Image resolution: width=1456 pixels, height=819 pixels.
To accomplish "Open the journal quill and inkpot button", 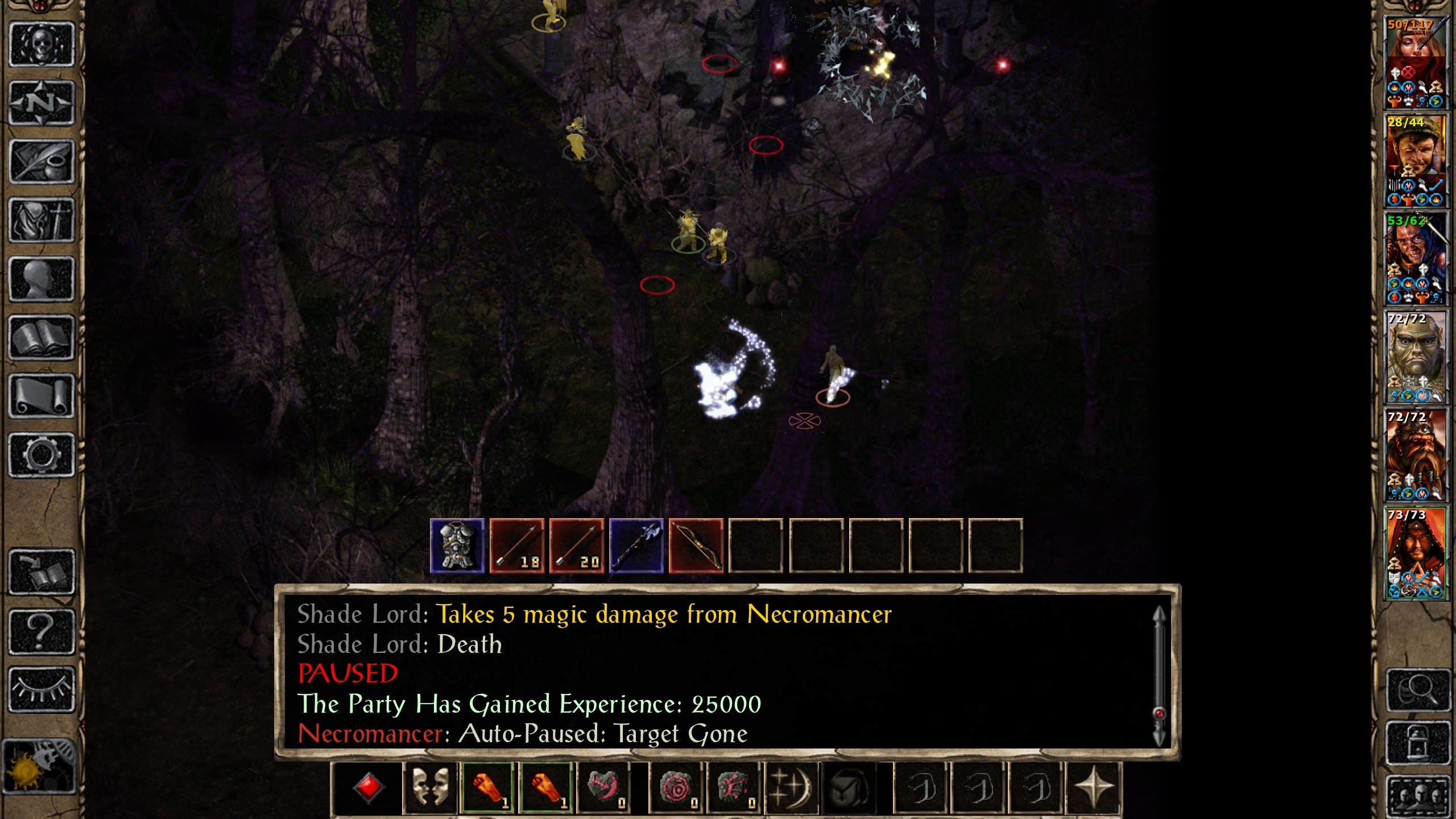I will click(42, 162).
